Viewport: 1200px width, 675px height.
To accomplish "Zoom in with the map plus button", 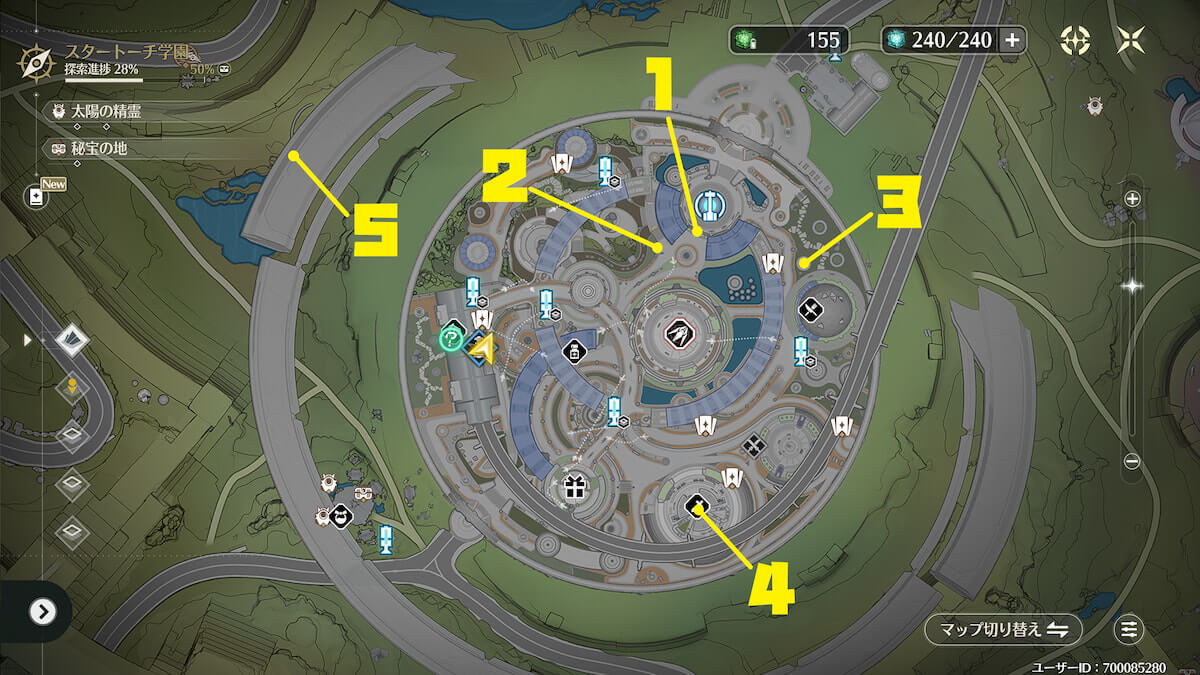I will click(x=1132, y=199).
